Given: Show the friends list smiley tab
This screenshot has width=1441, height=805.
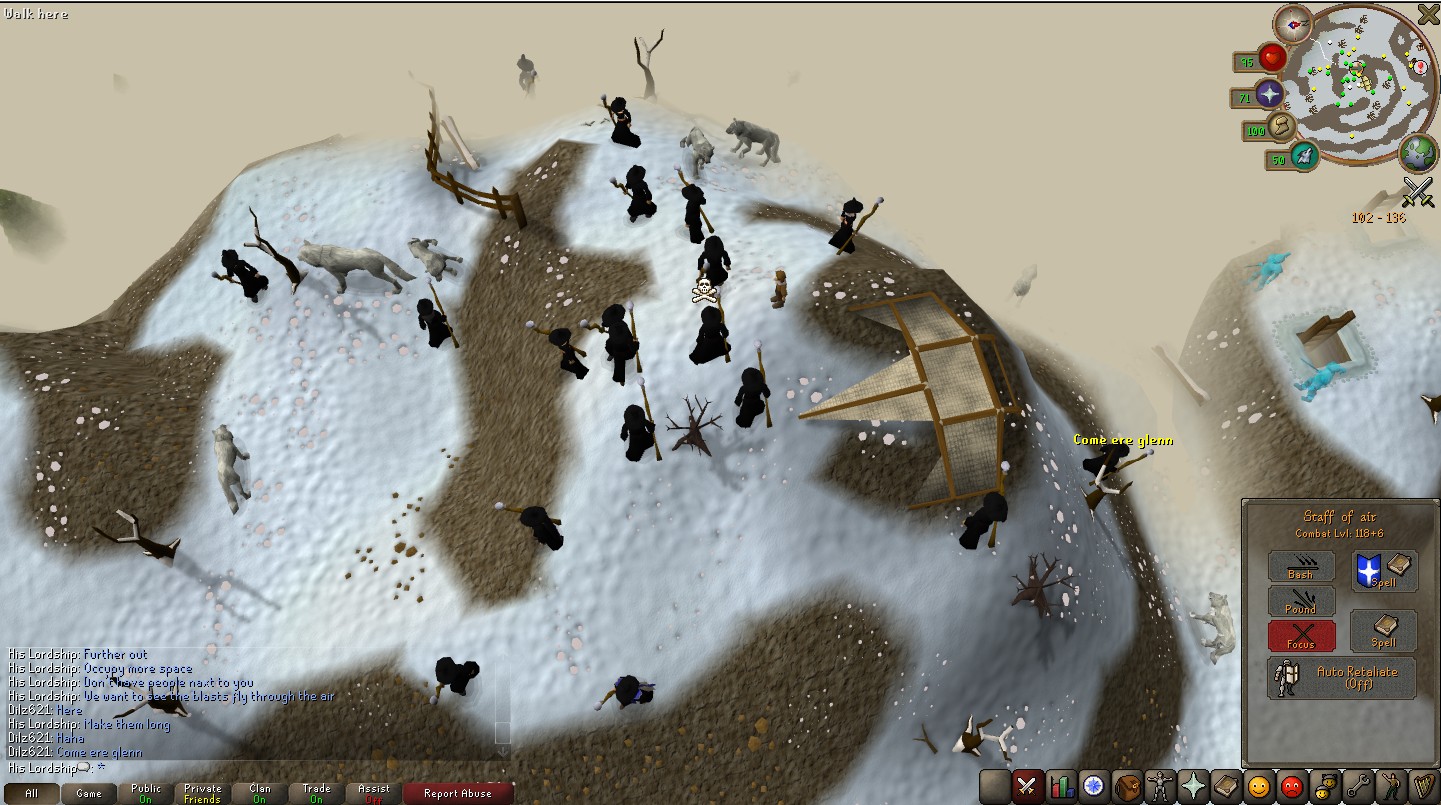Looking at the screenshot, I should tap(1259, 787).
